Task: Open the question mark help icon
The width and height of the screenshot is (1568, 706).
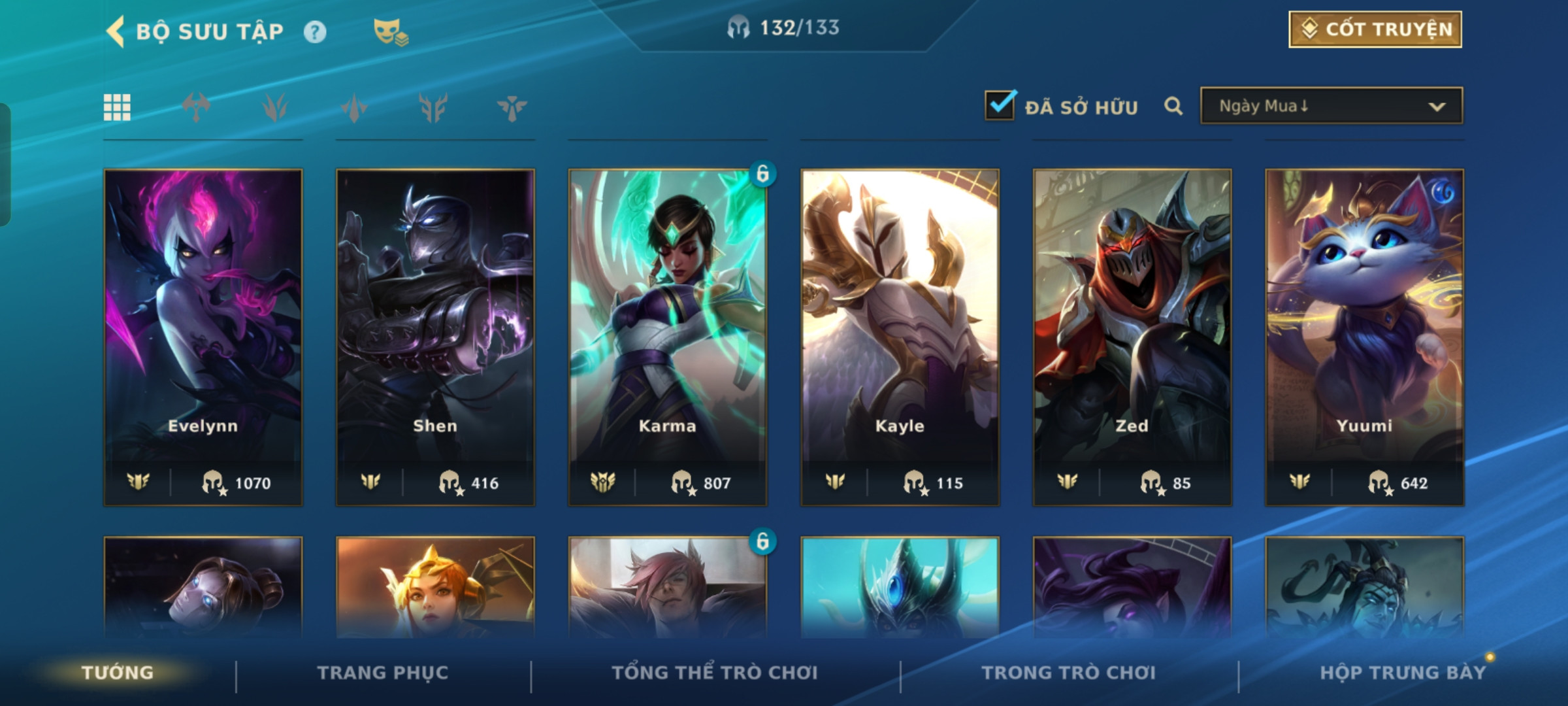Action: point(315,32)
